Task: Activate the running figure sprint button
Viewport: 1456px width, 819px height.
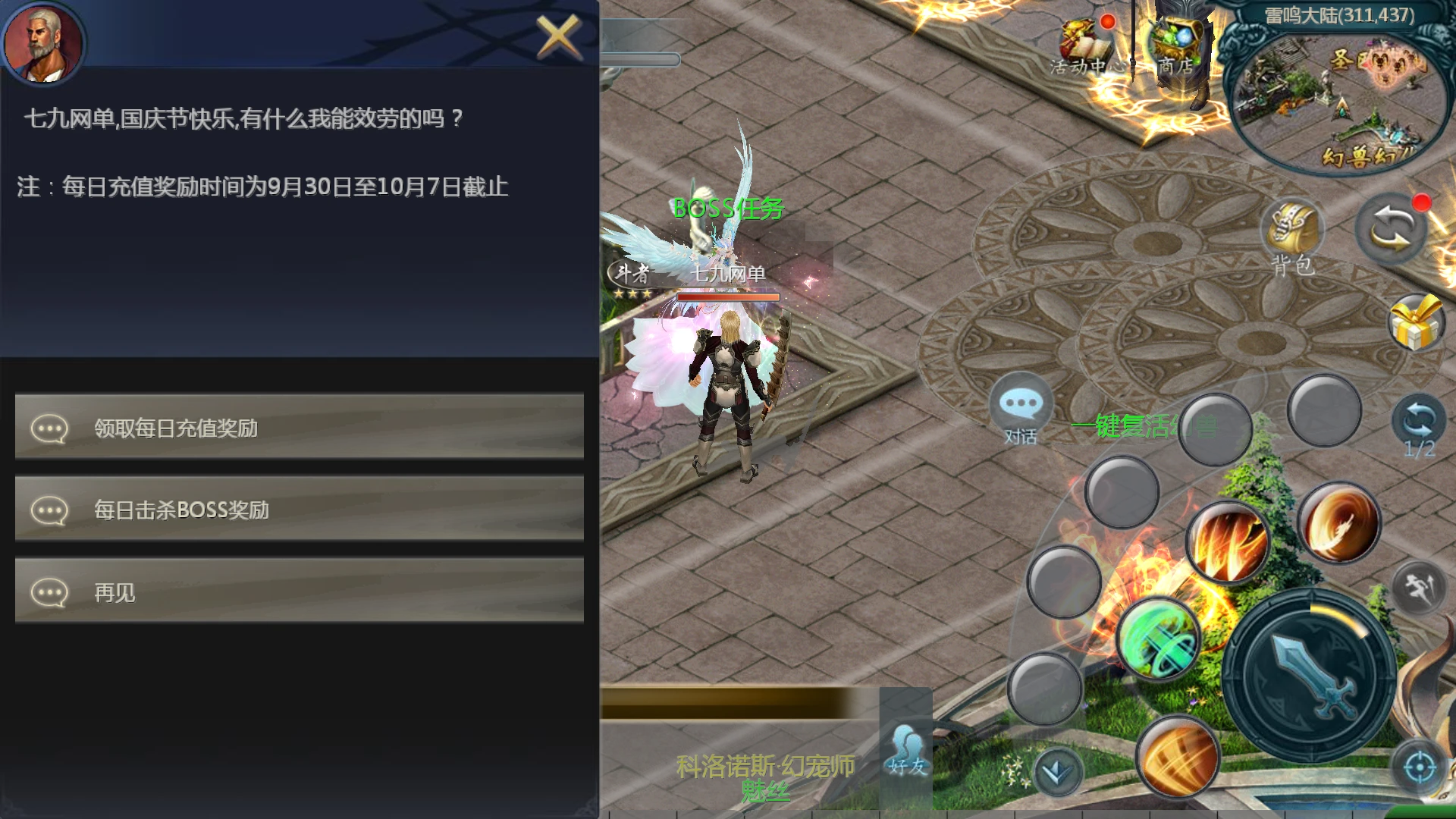Action: point(1420,587)
